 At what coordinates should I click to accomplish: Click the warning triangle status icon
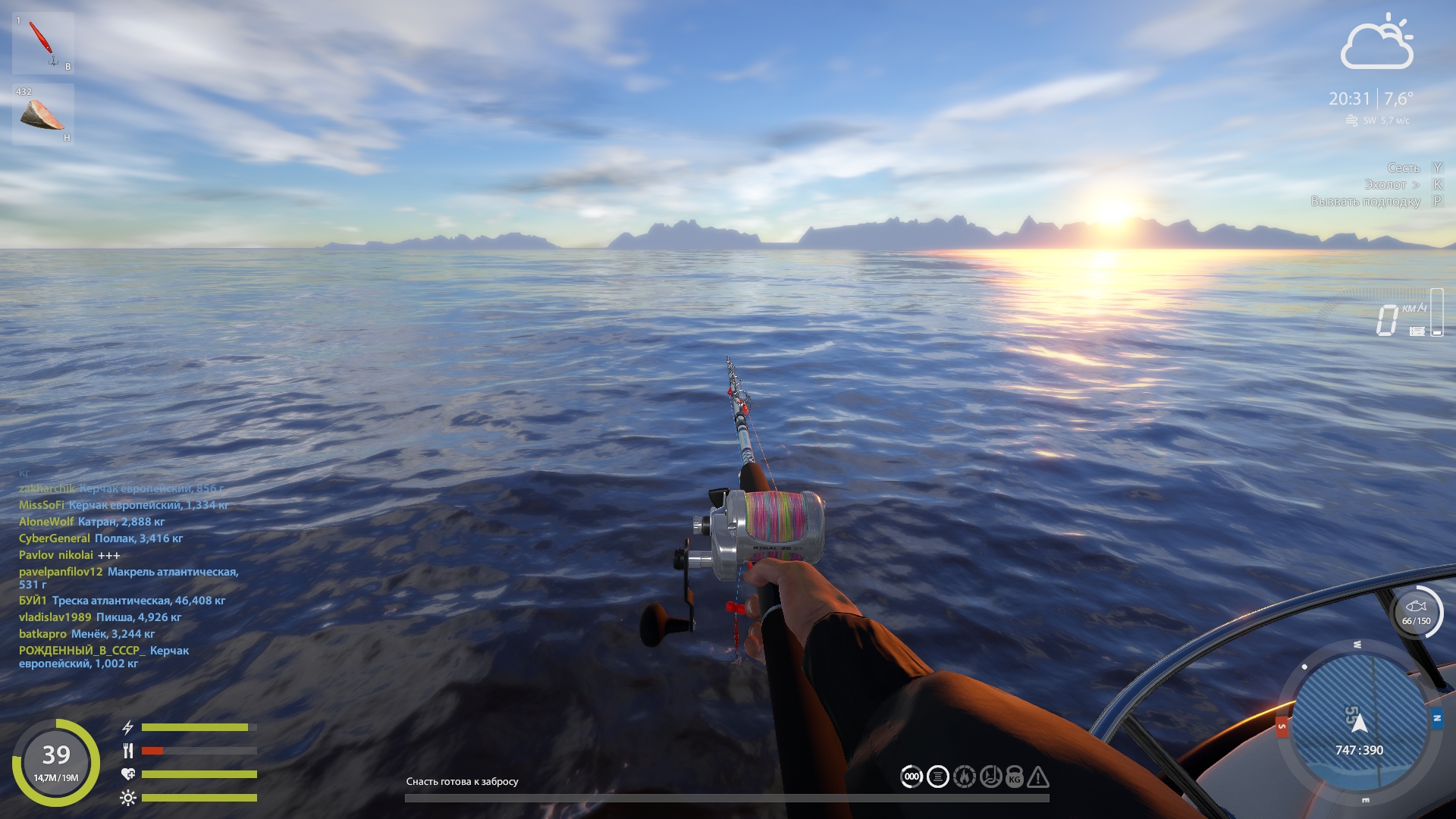(1039, 777)
